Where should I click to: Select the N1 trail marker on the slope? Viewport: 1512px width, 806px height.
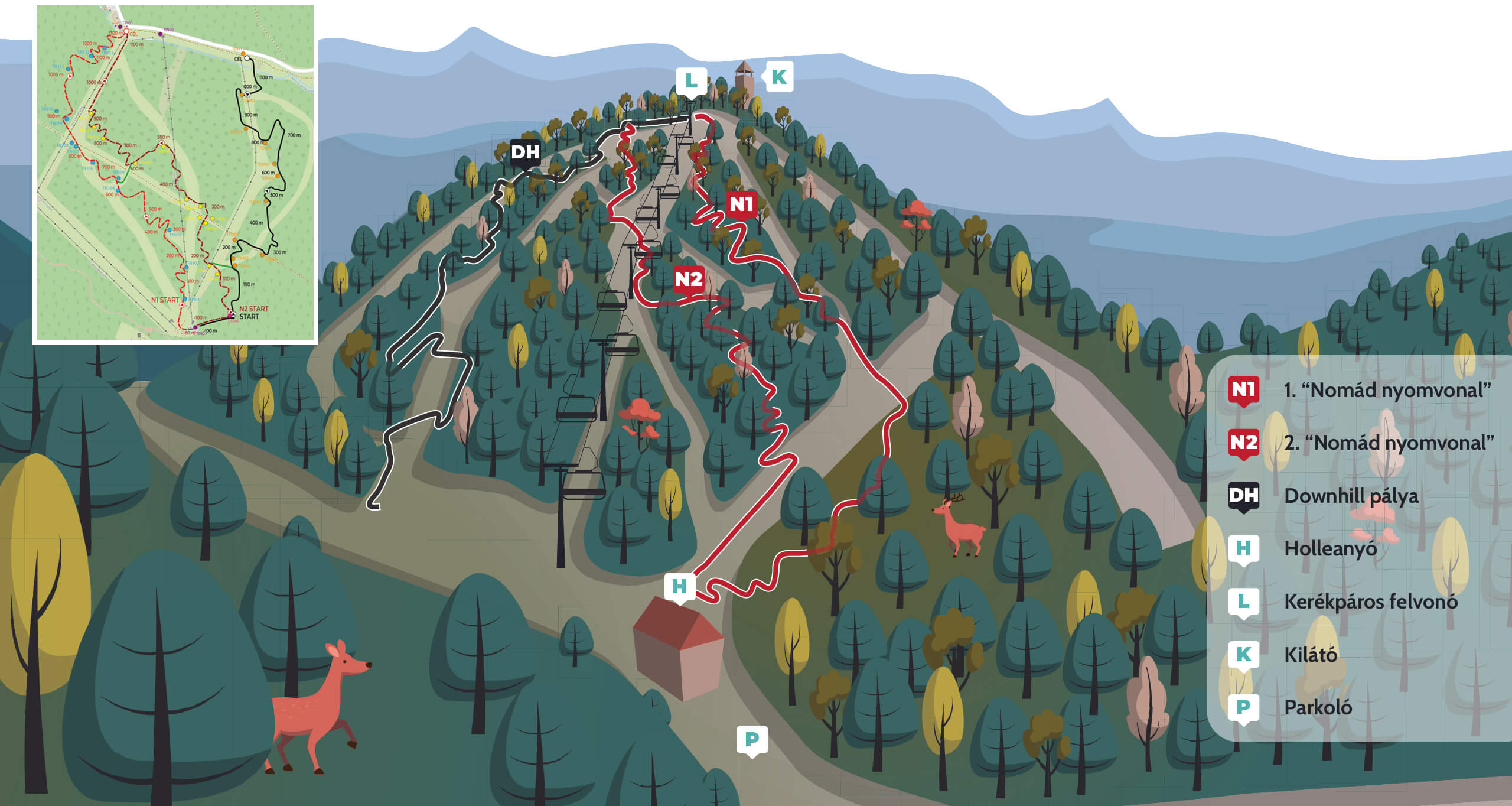pos(742,204)
